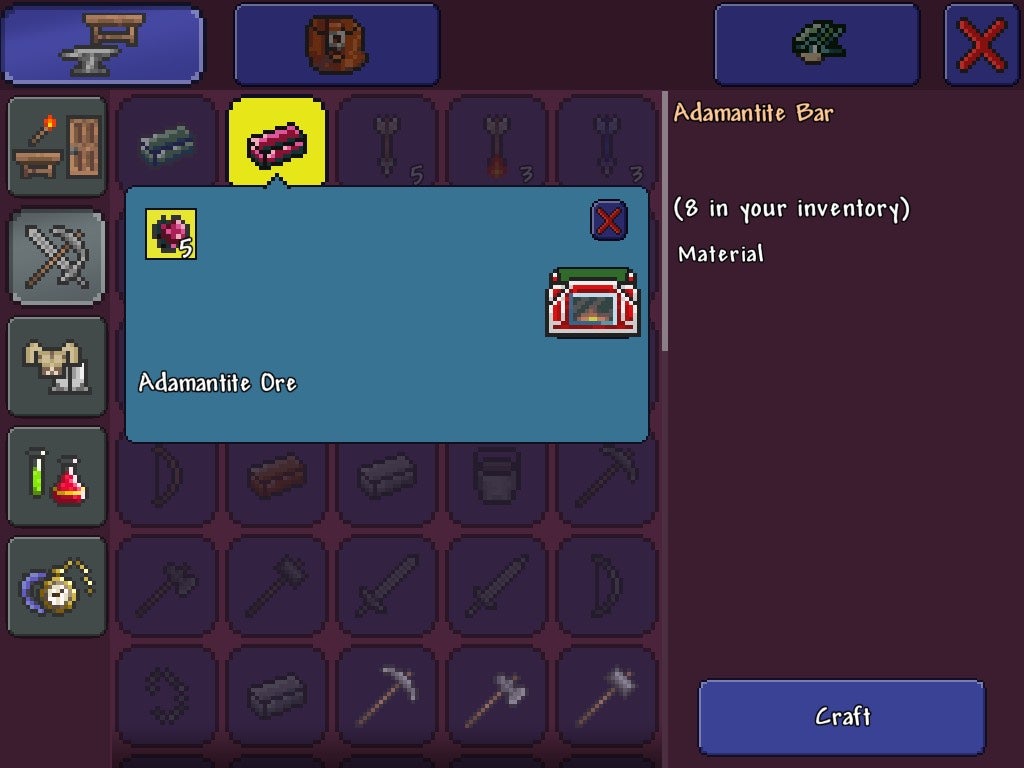Close the ingredient popup
This screenshot has width=1024, height=768.
pyautogui.click(x=609, y=221)
